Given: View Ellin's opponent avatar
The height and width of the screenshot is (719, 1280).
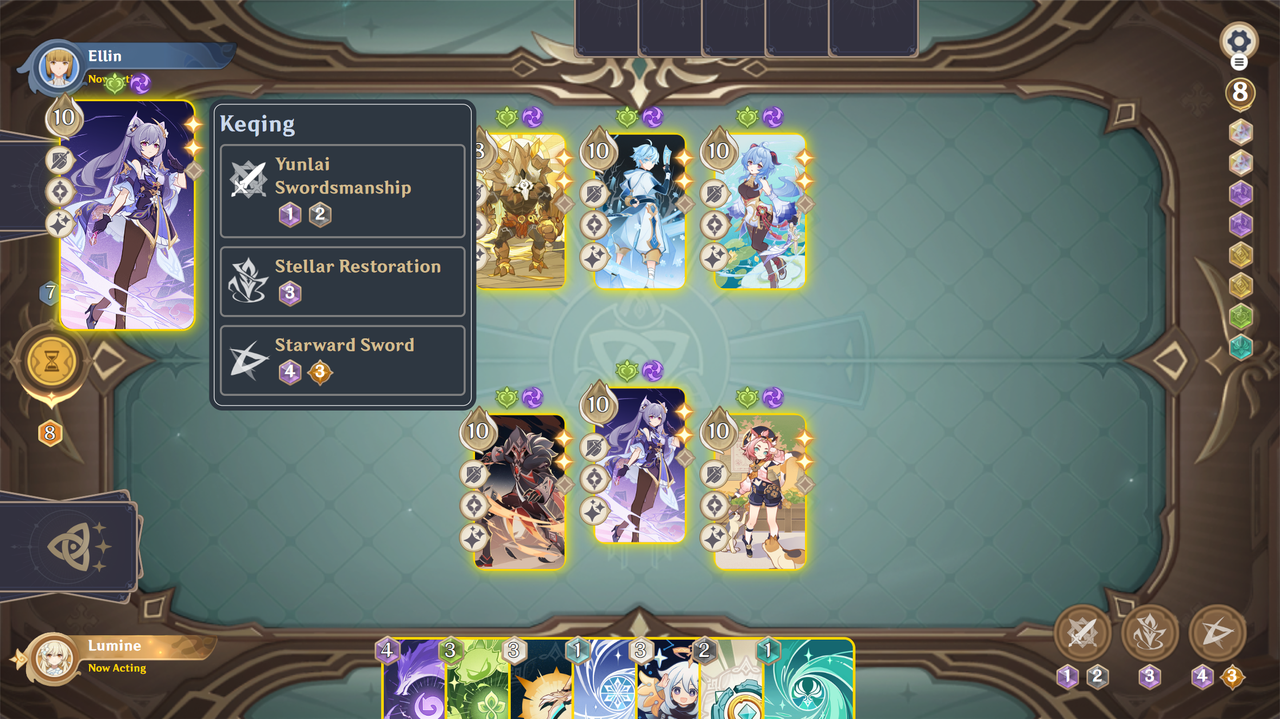Looking at the screenshot, I should tap(58, 68).
